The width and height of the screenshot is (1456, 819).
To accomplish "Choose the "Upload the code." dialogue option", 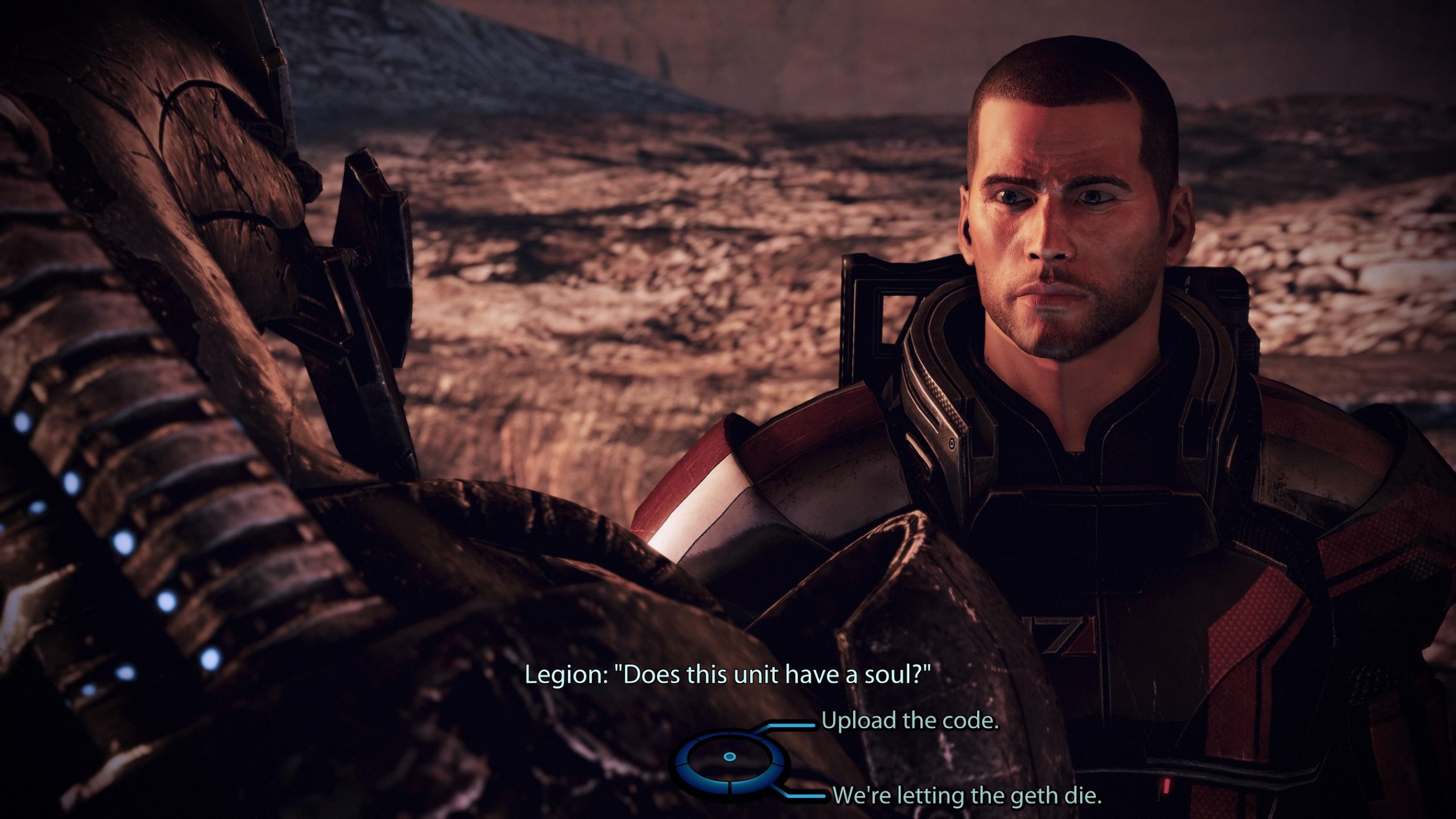I will click(x=909, y=721).
